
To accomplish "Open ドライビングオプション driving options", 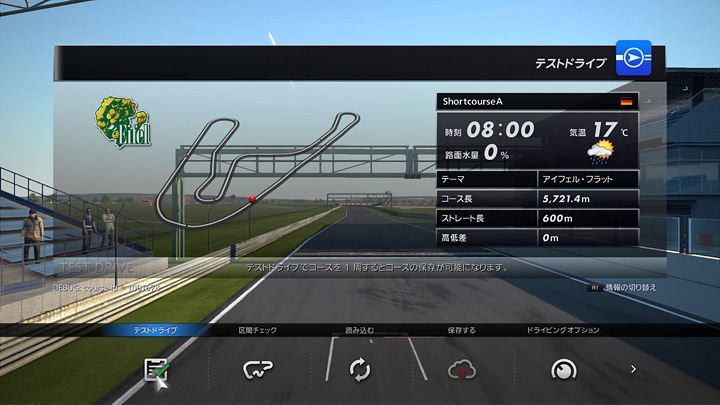I will coord(563,369).
